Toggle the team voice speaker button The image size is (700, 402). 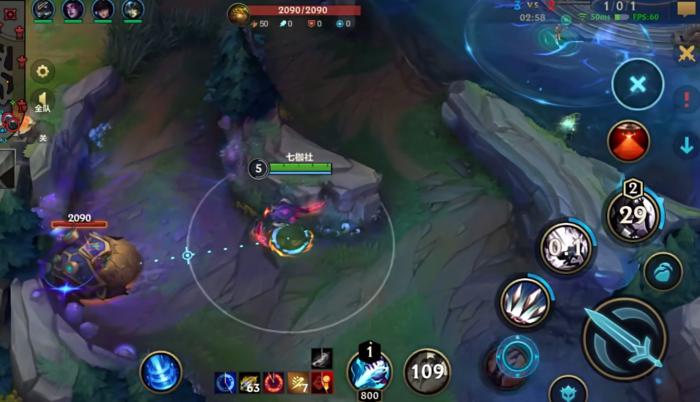click(x=43, y=102)
